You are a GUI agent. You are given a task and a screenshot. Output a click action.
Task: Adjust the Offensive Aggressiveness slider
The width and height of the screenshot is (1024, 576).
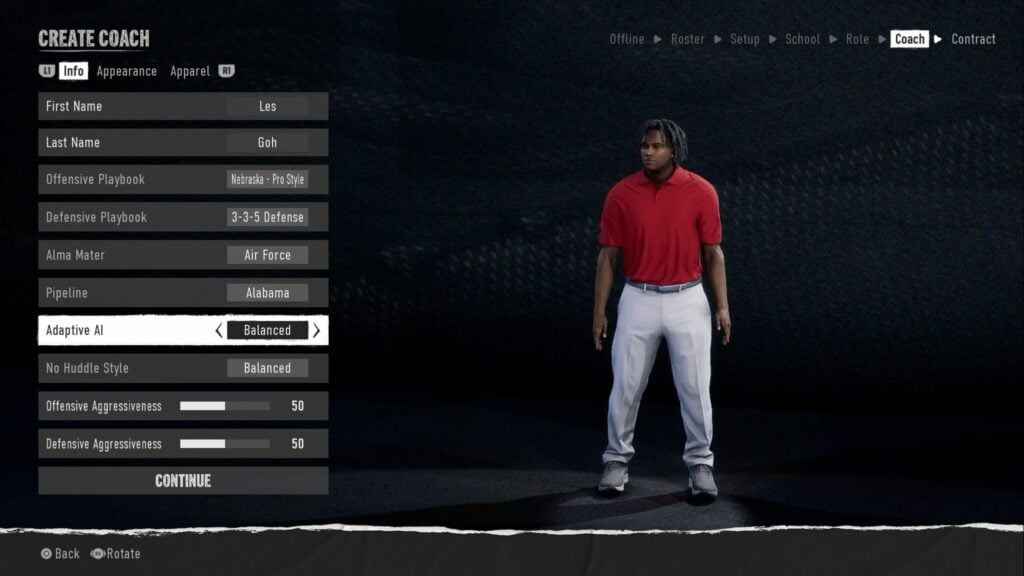click(225, 406)
